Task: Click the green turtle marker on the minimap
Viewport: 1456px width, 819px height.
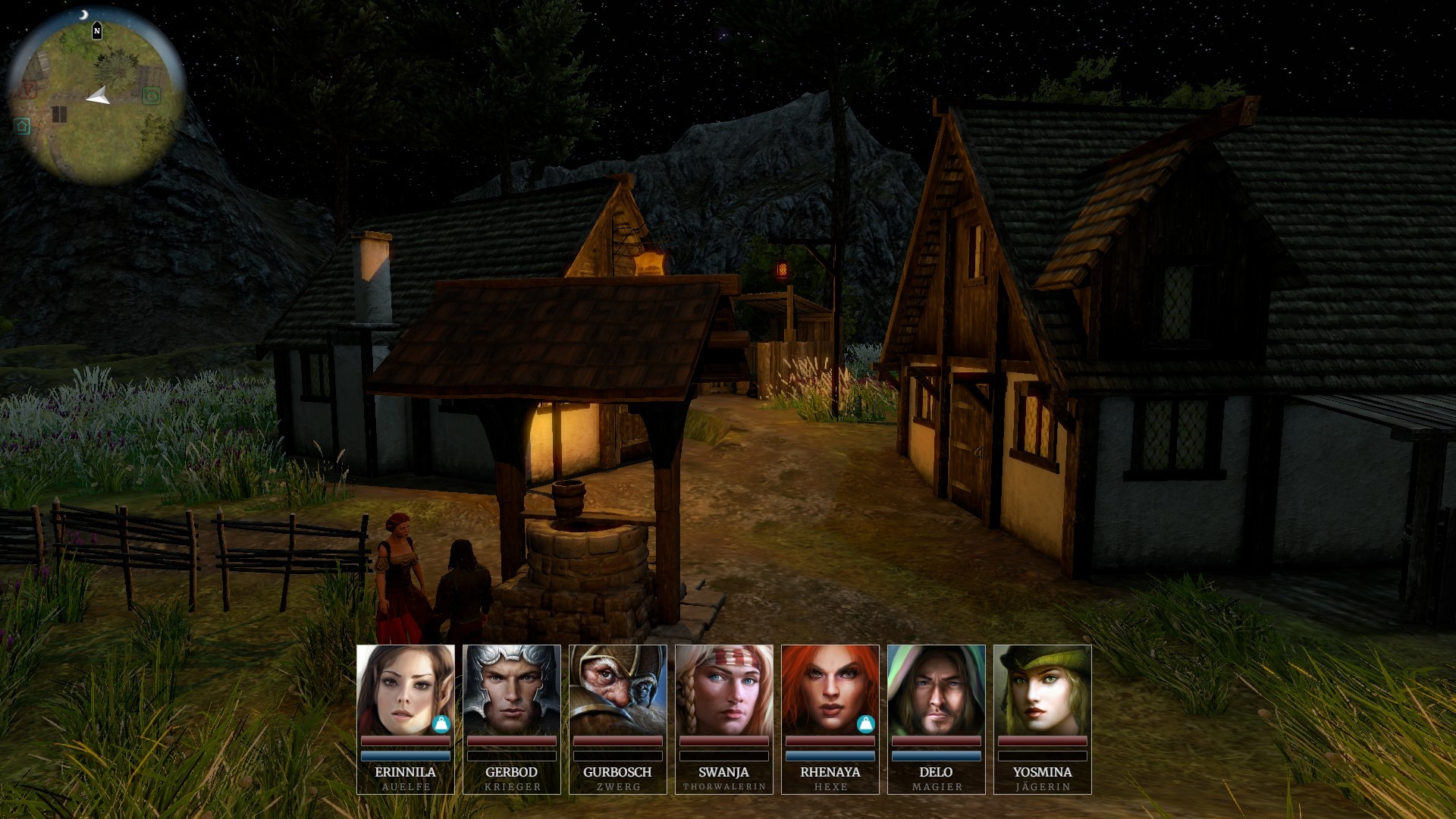Action: pyautogui.click(x=152, y=96)
